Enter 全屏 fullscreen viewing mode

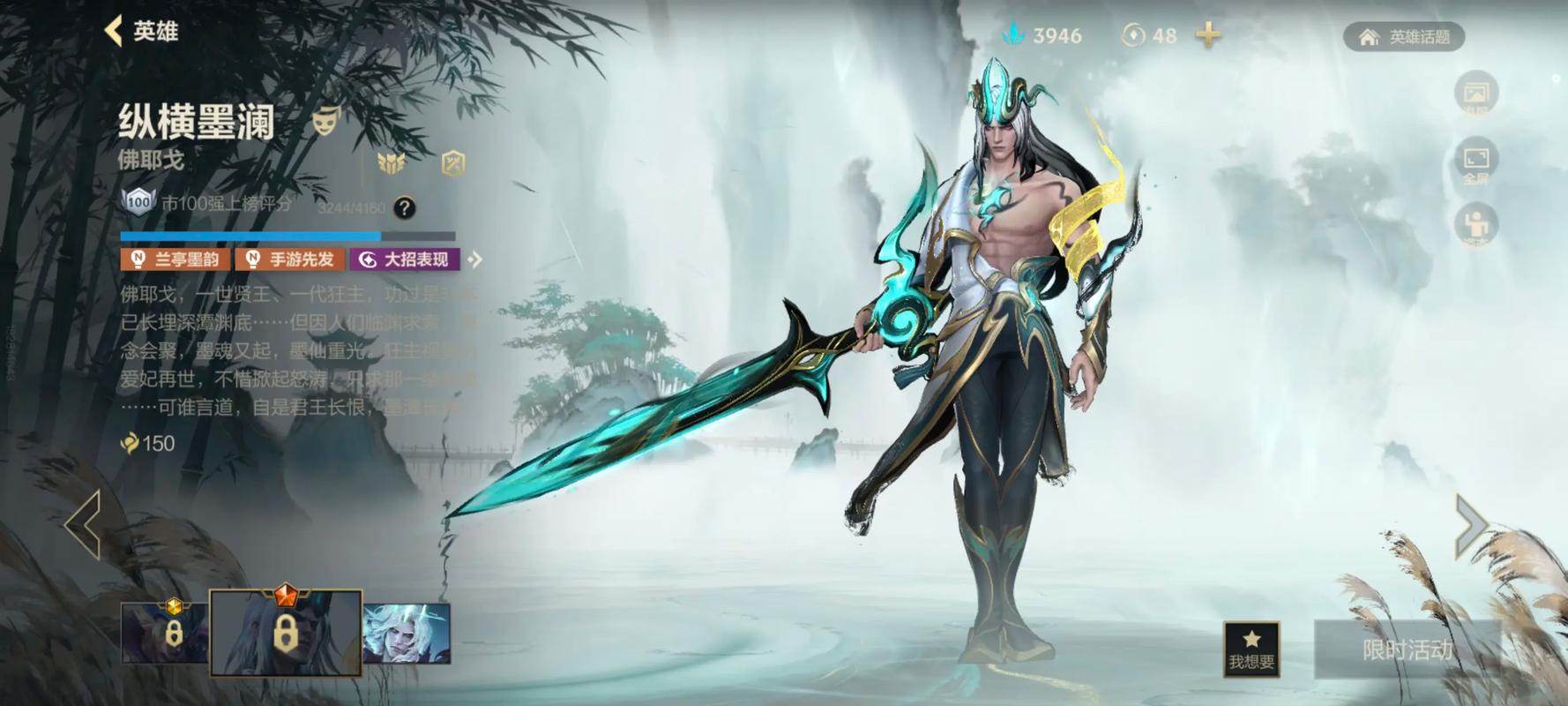point(1477,159)
